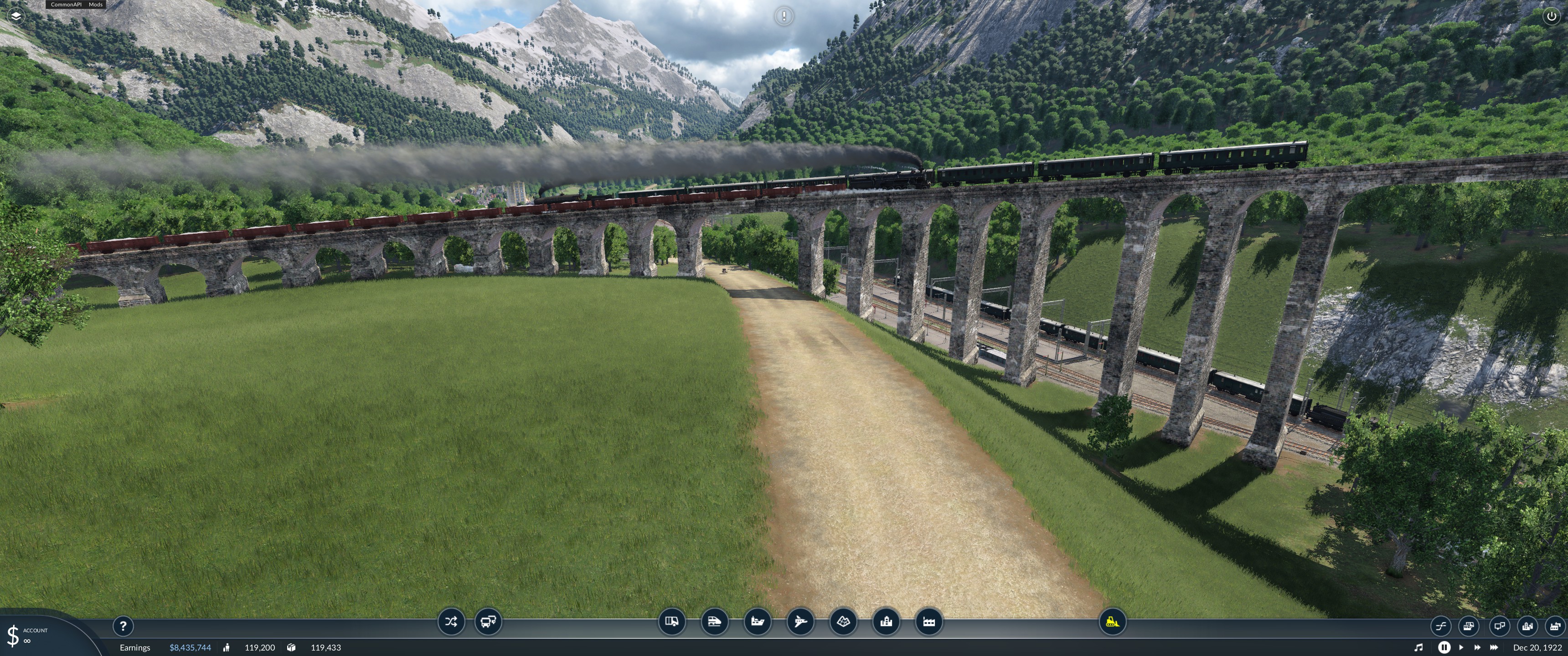The height and width of the screenshot is (656, 1568).
Task: Open the town buildings menu
Action: (x=886, y=622)
